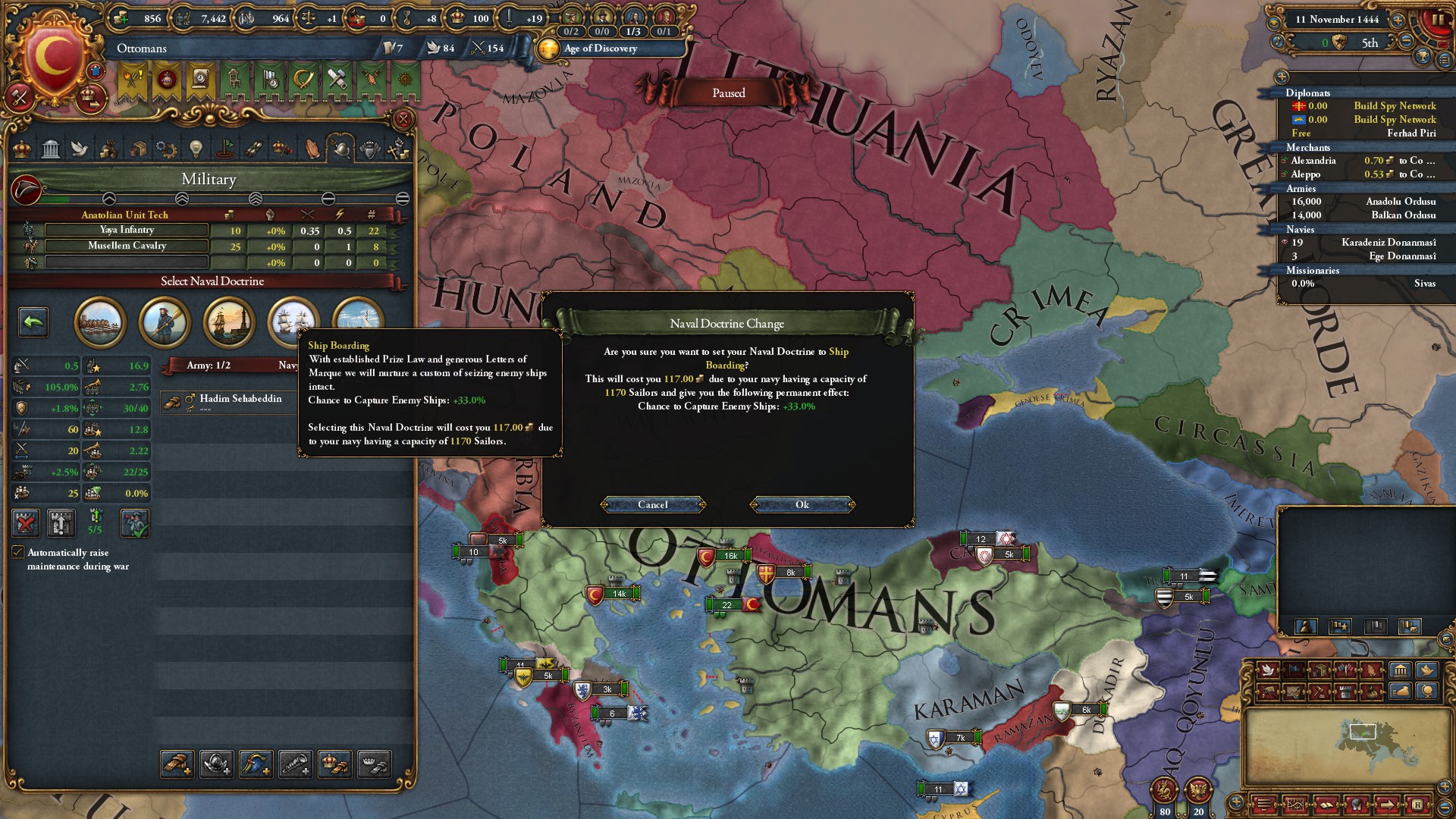The width and height of the screenshot is (1456, 819).
Task: Select the Musellem Cavalry unit type
Action: [127, 246]
